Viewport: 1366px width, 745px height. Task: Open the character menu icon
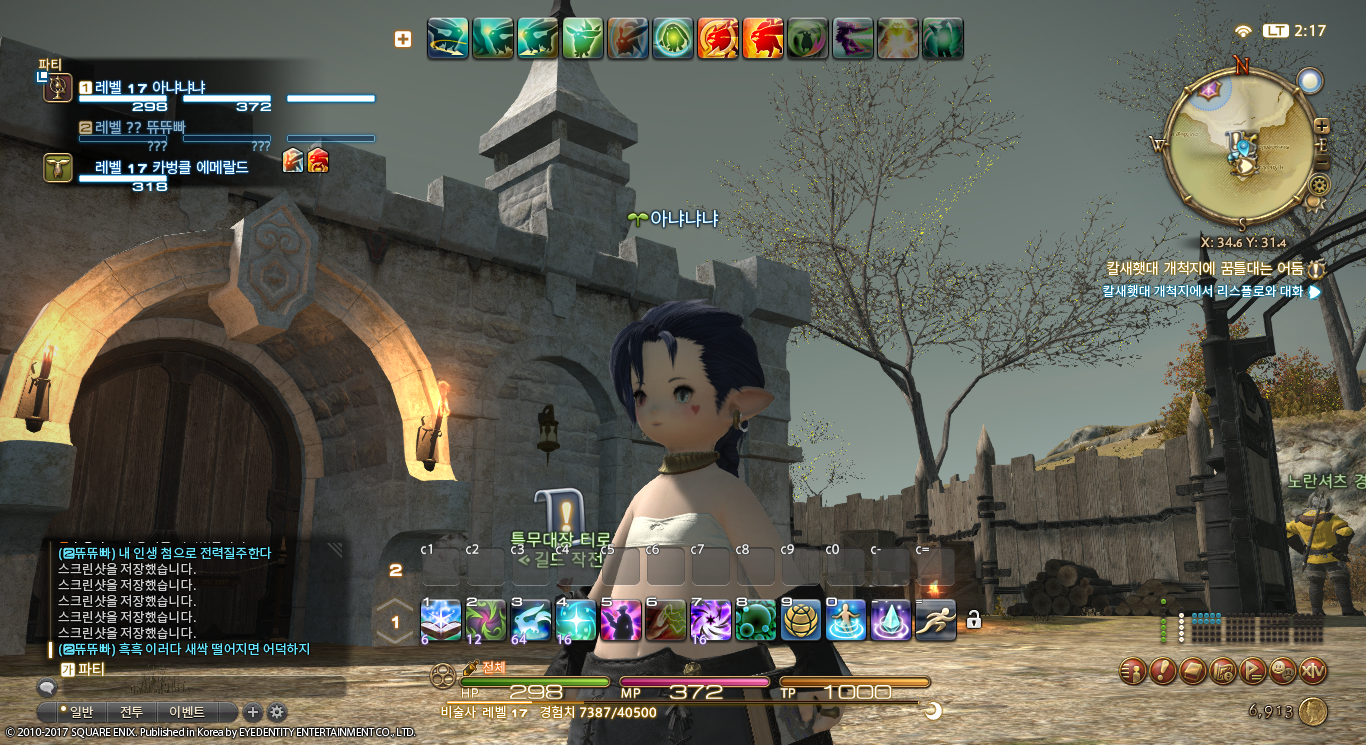pos(1132,671)
